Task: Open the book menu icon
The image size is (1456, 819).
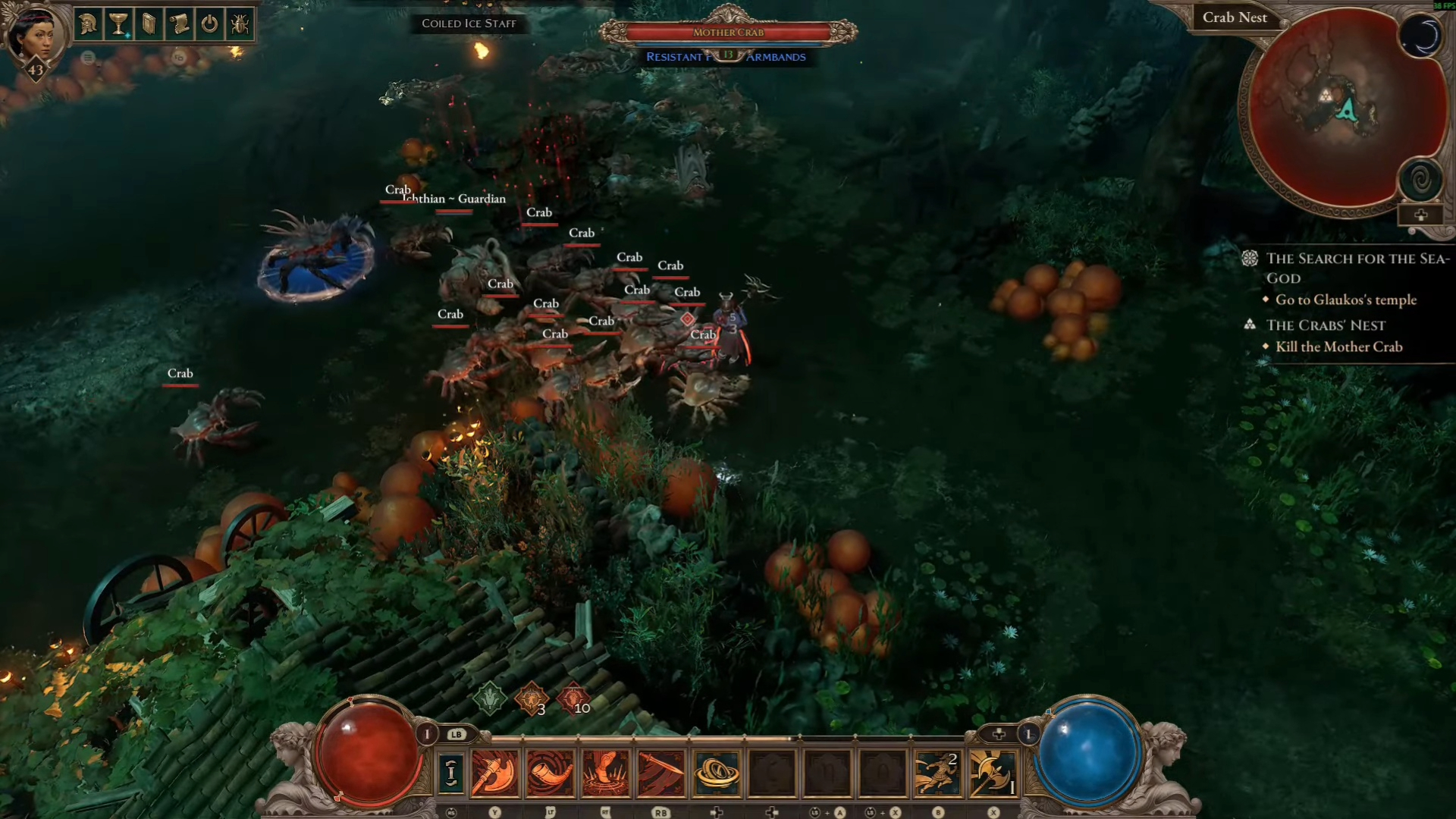Action: click(x=149, y=24)
